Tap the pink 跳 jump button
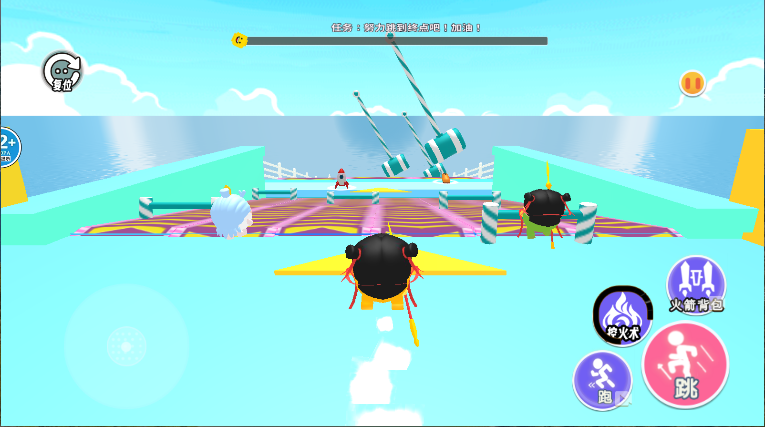This screenshot has height=427, width=765. coord(685,365)
